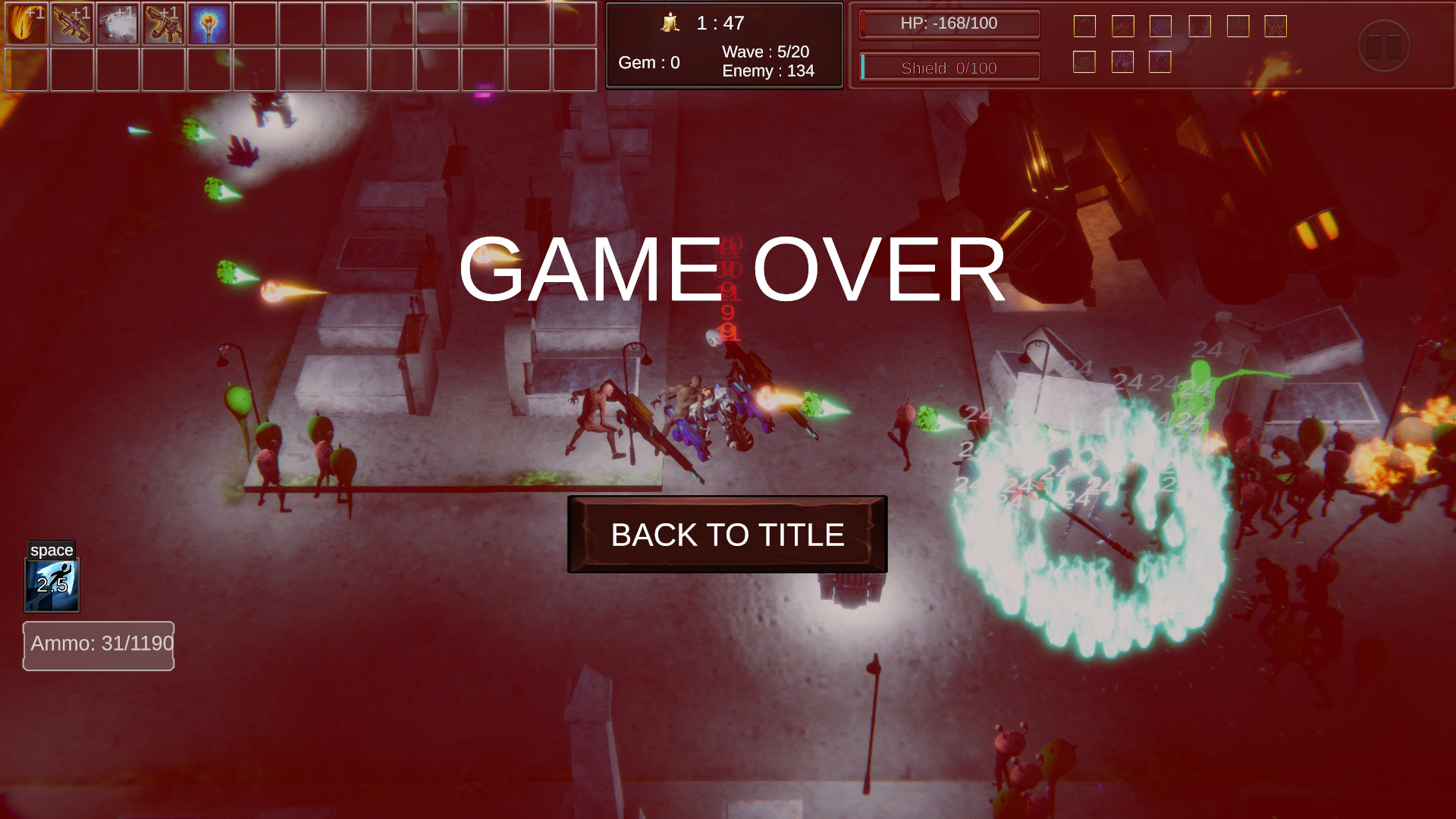This screenshot has height=819, width=1456.
Task: Click the last perk in the bottom perk row
Action: click(x=1161, y=62)
